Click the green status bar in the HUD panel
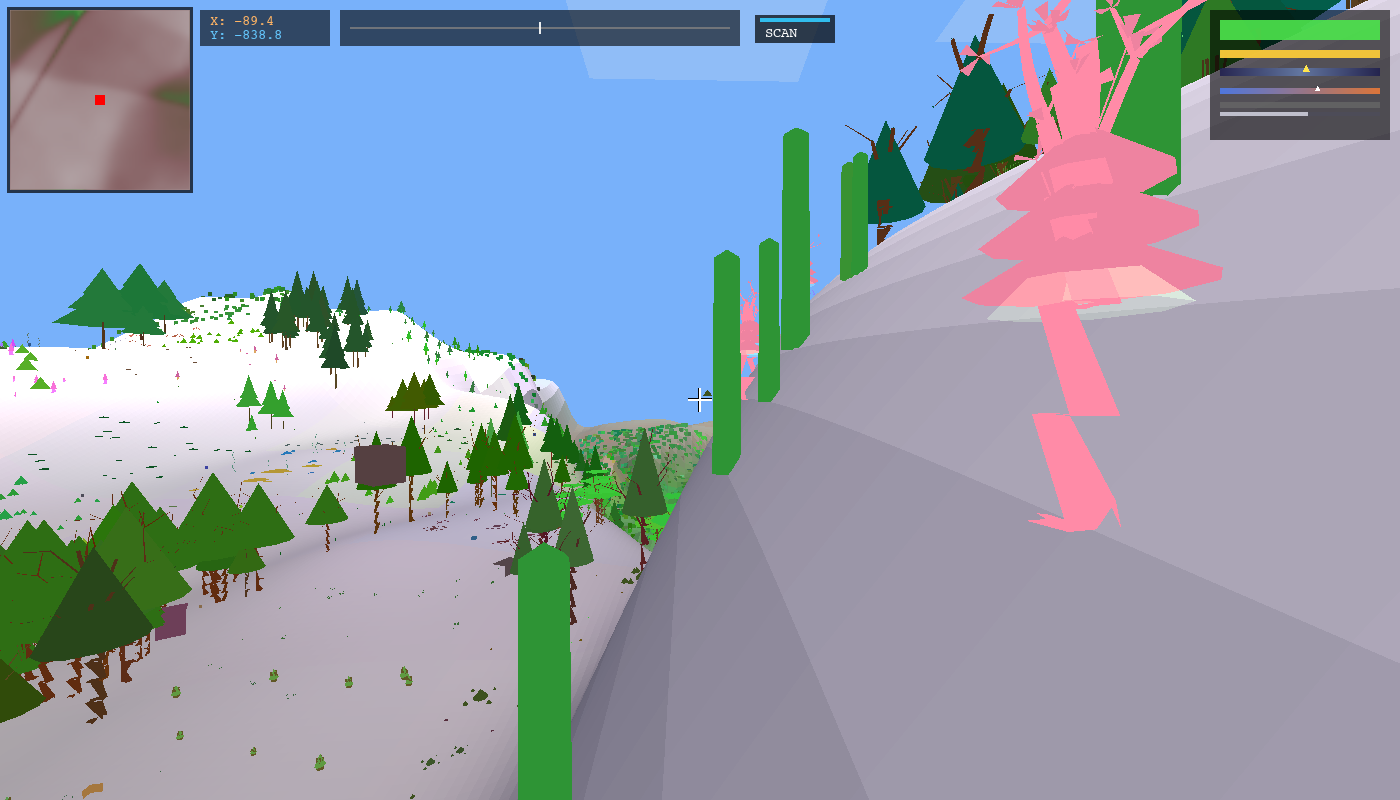This screenshot has height=800, width=1400. coord(1300,30)
